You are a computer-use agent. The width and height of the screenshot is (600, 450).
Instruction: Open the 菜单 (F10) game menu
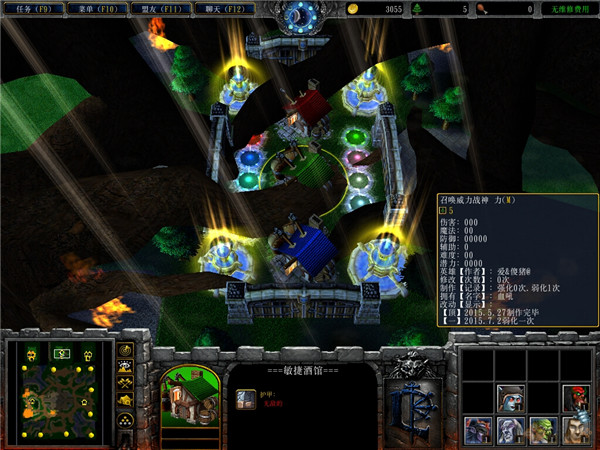(x=94, y=9)
